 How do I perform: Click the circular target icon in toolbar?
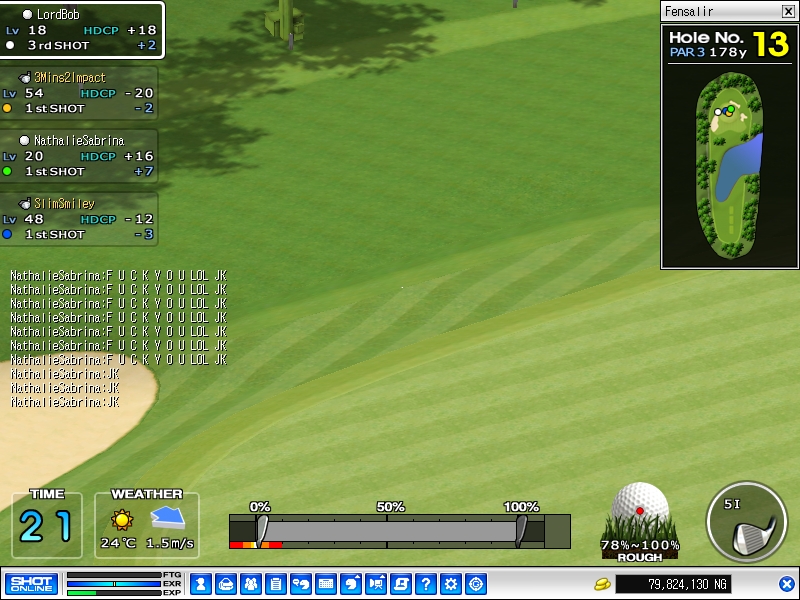coord(476,584)
